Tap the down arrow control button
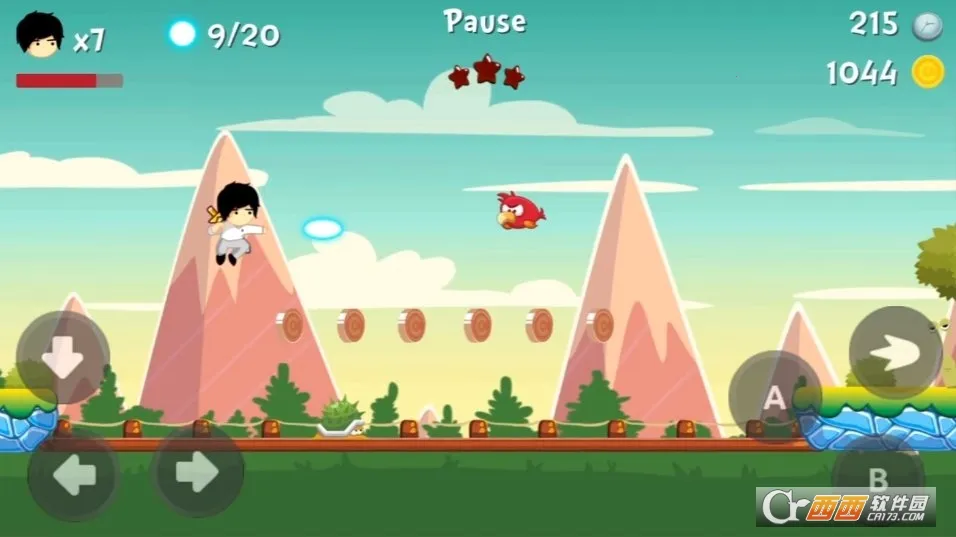This screenshot has height=537, width=956. (x=62, y=357)
